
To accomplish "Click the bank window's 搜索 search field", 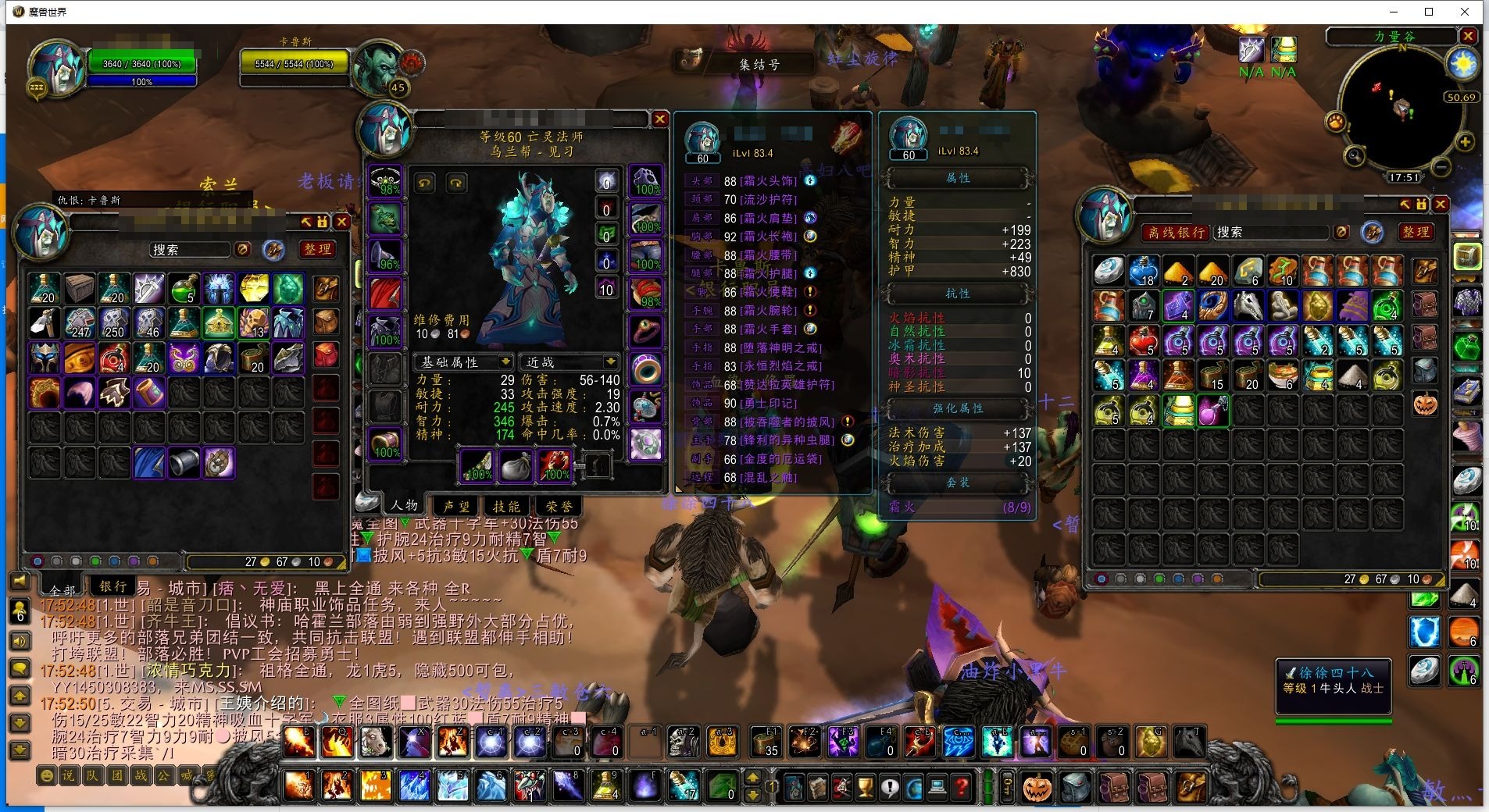I will point(1269,232).
